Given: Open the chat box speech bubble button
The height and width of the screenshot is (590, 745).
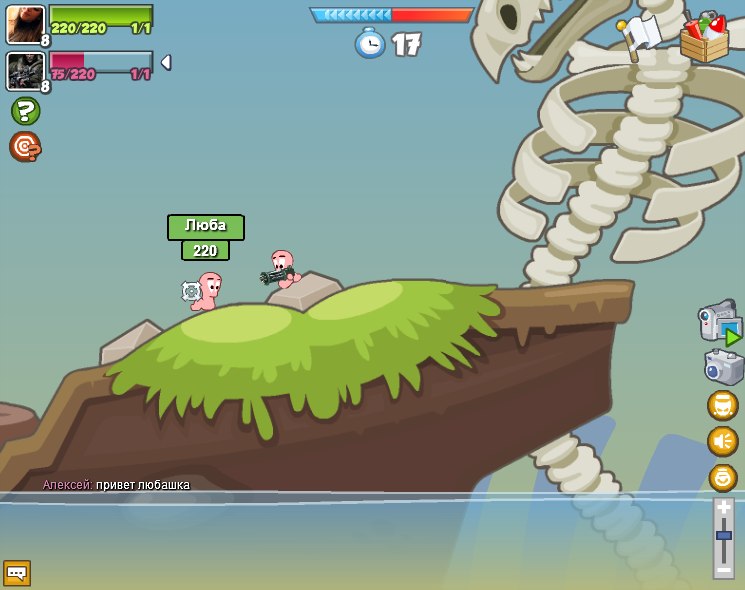Looking at the screenshot, I should pos(17,572).
